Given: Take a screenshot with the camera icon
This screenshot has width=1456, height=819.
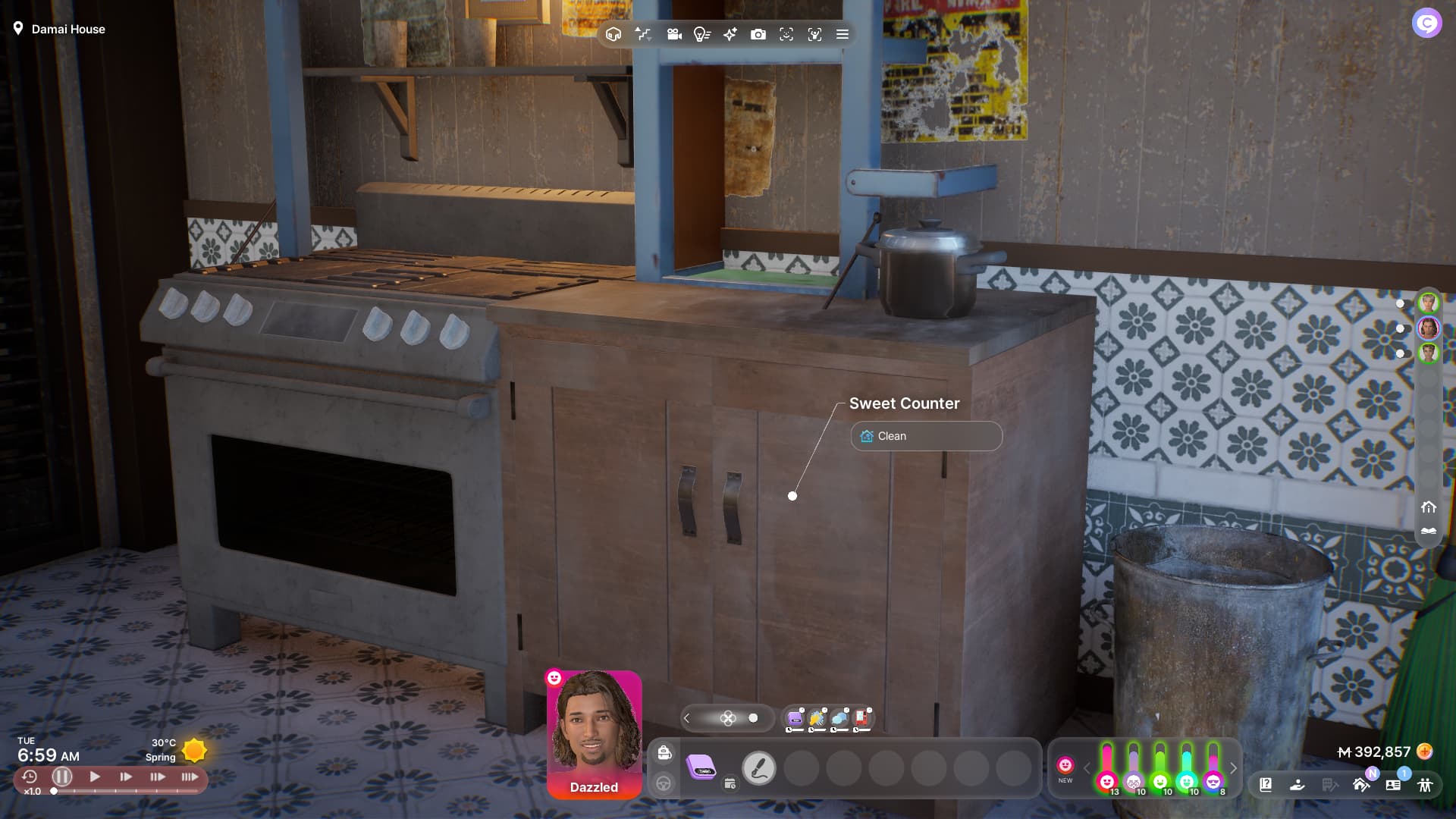Looking at the screenshot, I should (758, 34).
